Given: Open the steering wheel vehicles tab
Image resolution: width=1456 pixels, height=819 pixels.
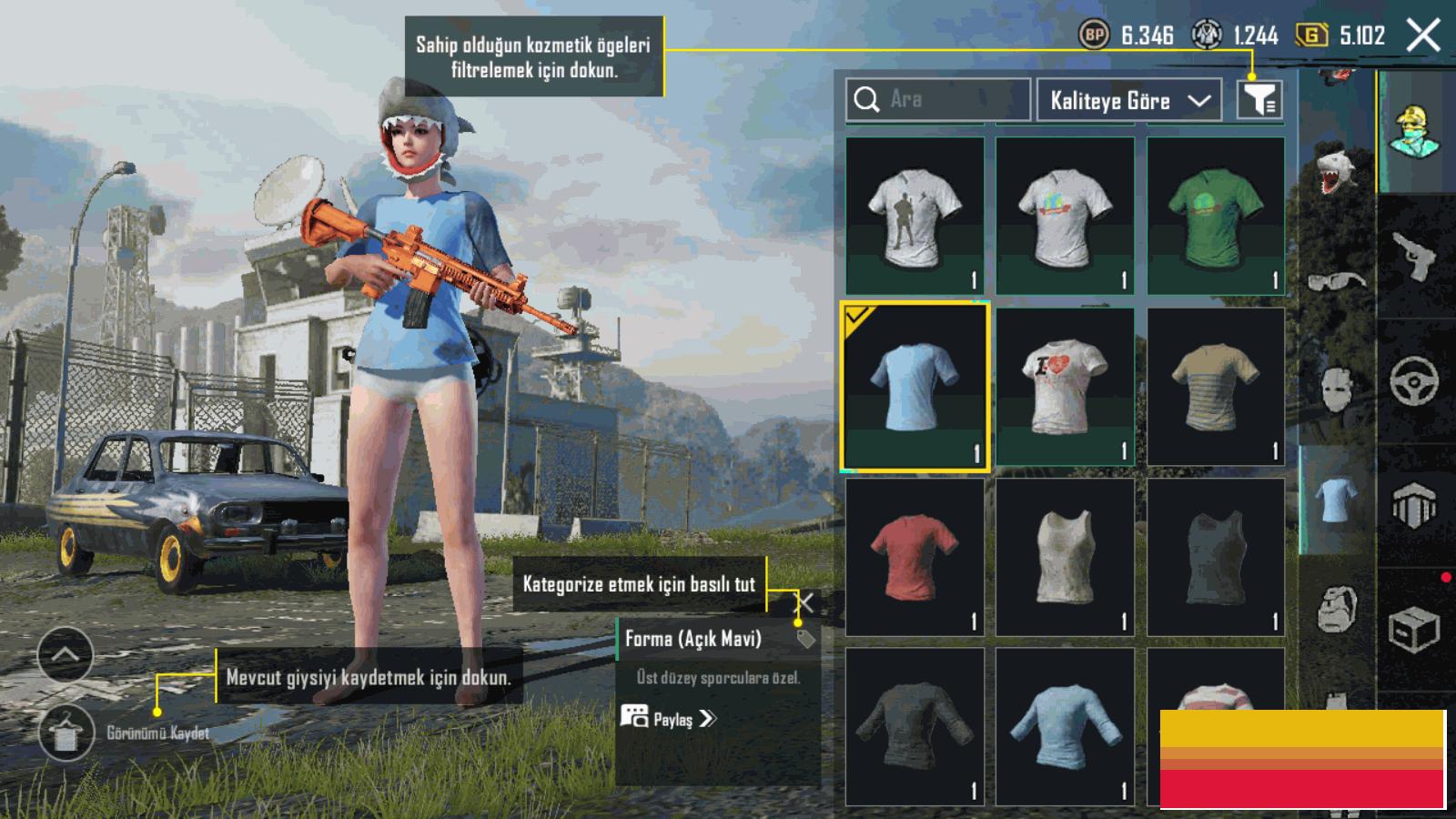Looking at the screenshot, I should (x=1413, y=380).
